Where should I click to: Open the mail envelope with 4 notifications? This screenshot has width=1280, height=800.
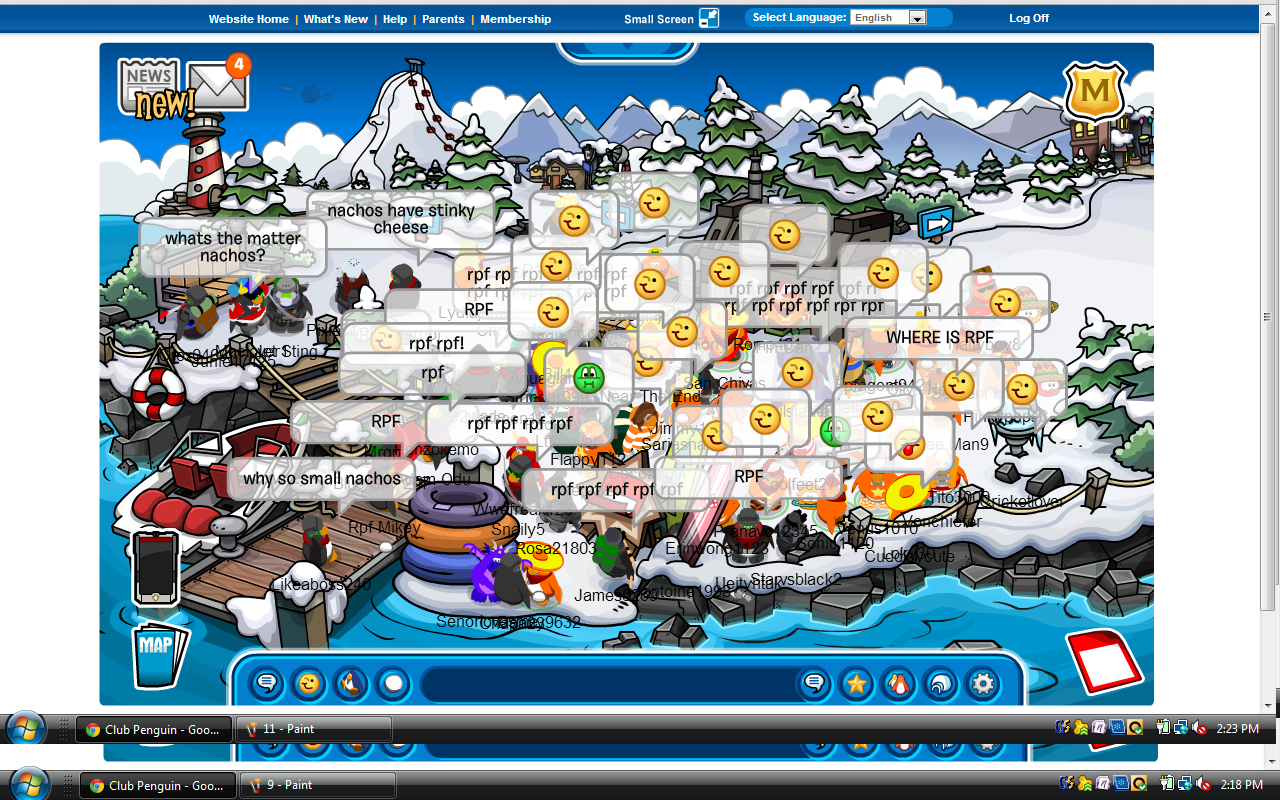pyautogui.click(x=218, y=86)
